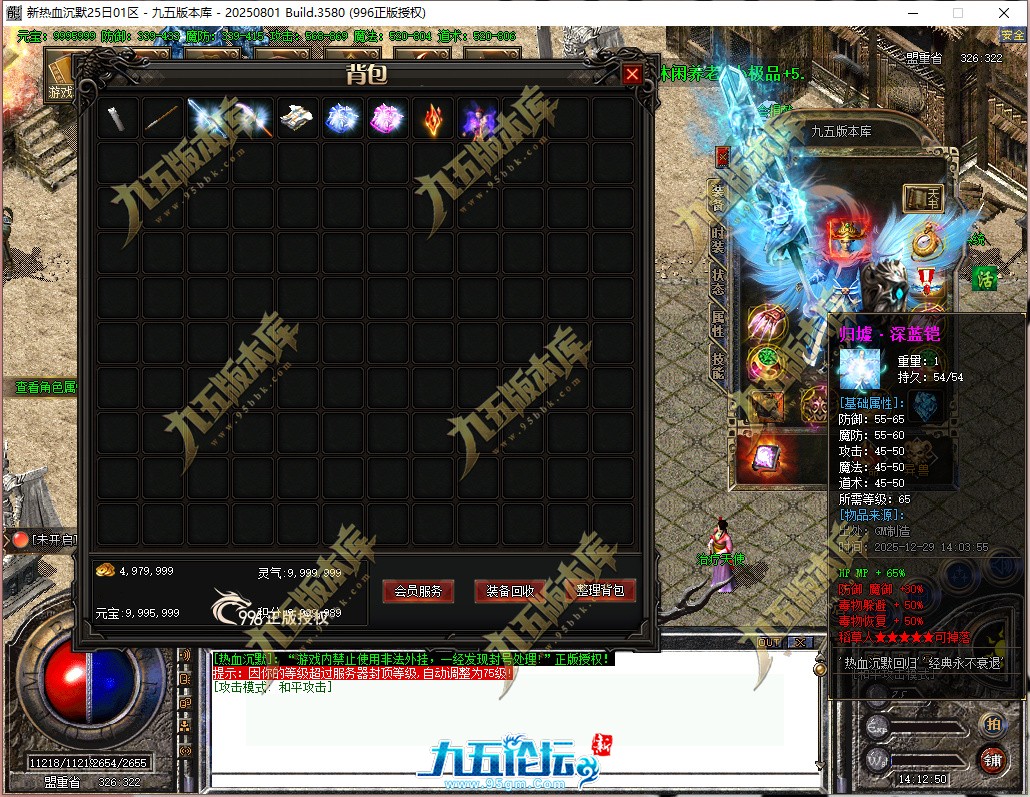1030x797 pixels.
Task: Close the 背包 bag window
Action: (632, 75)
